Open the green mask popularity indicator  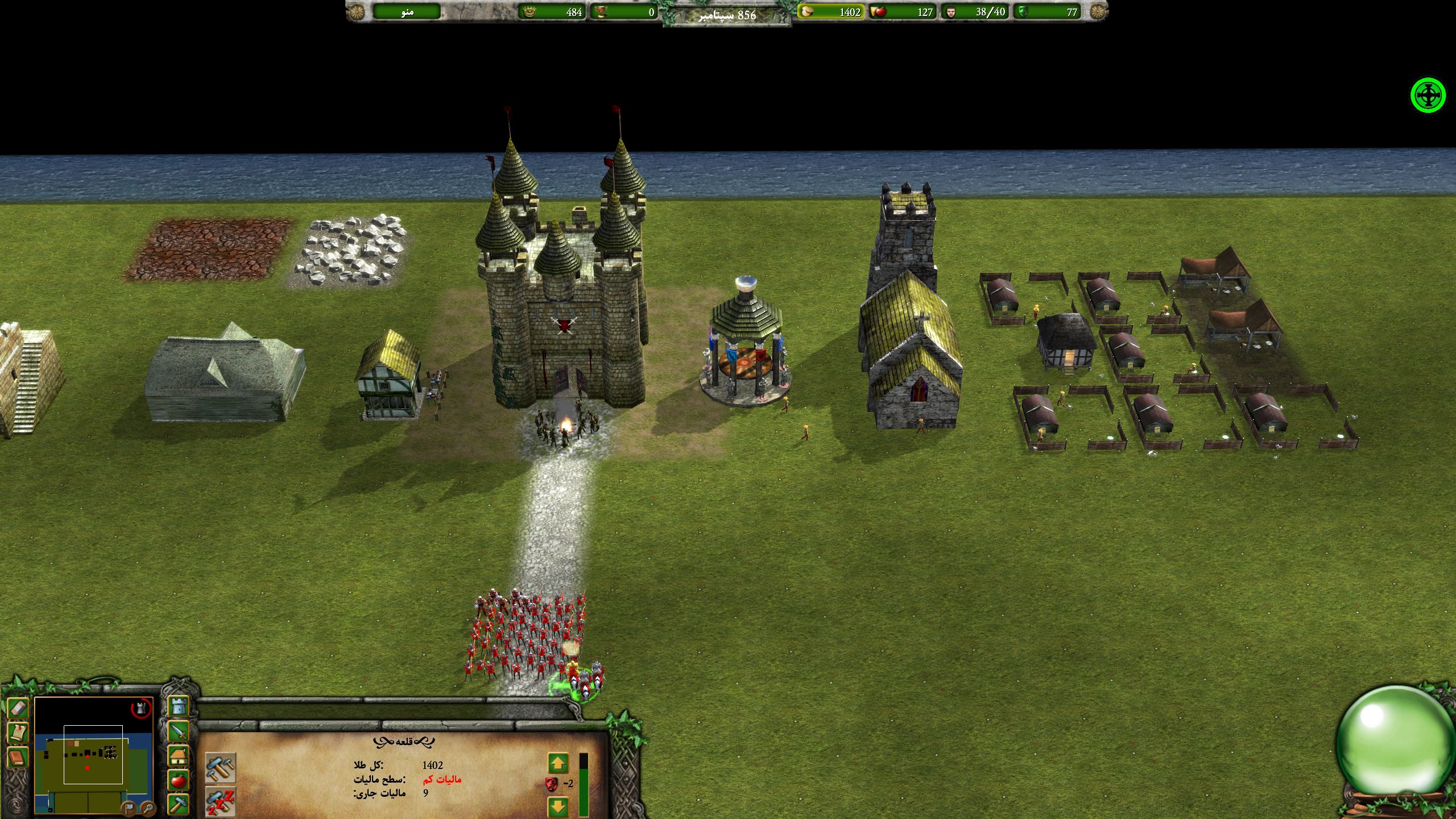[x=1049, y=11]
